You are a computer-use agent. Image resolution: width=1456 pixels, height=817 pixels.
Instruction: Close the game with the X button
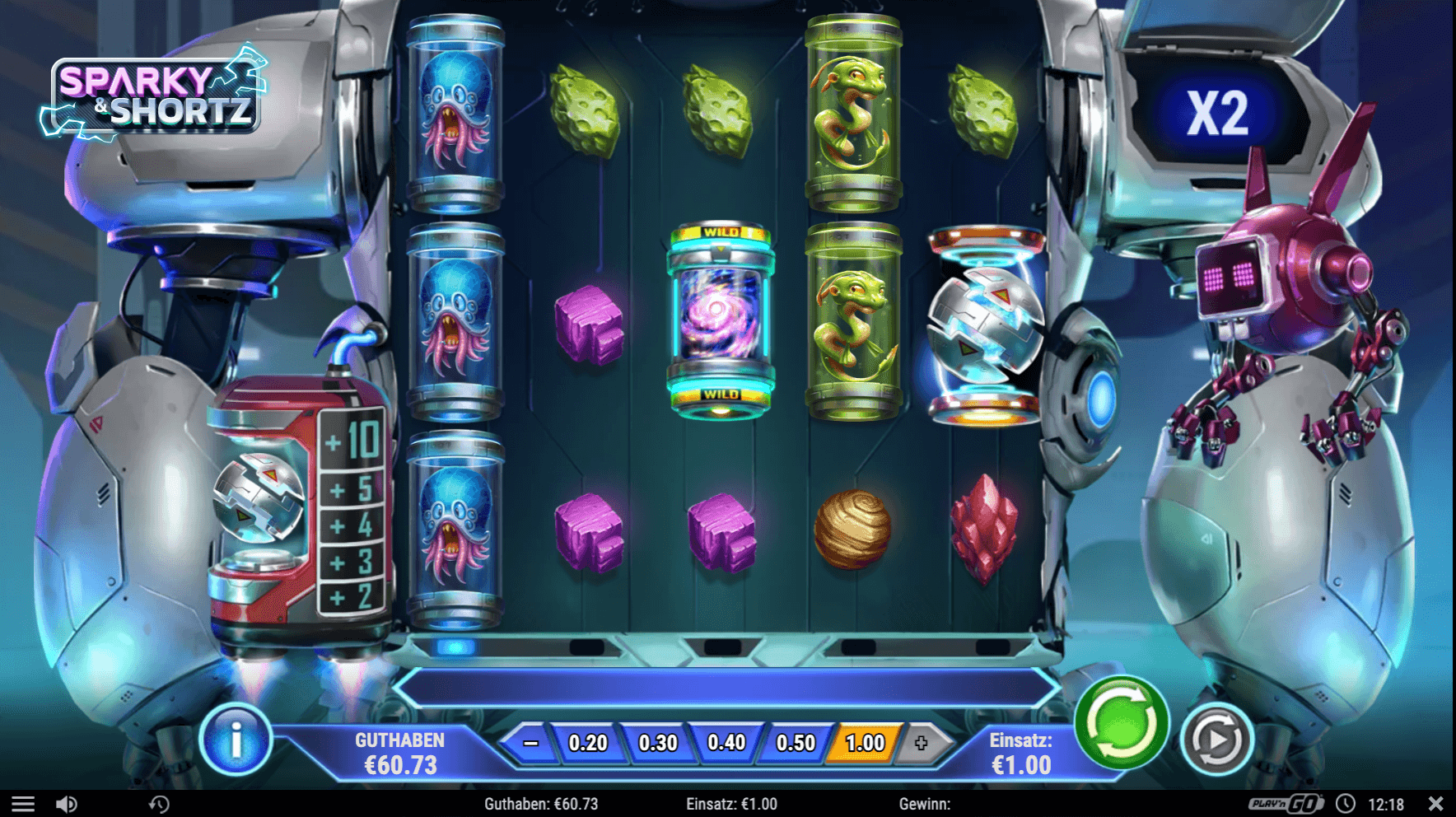pyautogui.click(x=1435, y=803)
